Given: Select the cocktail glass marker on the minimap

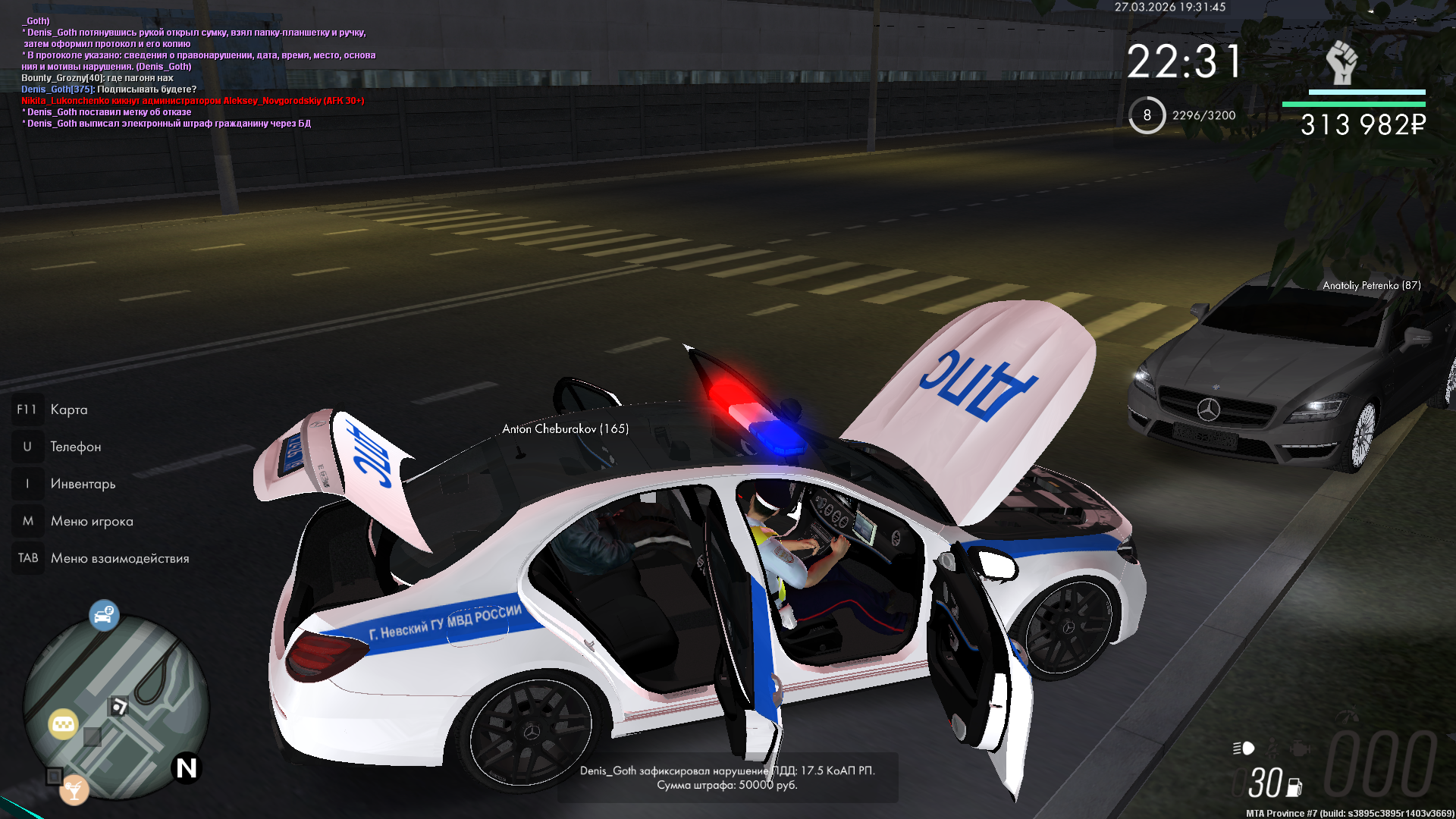Looking at the screenshot, I should [74, 790].
